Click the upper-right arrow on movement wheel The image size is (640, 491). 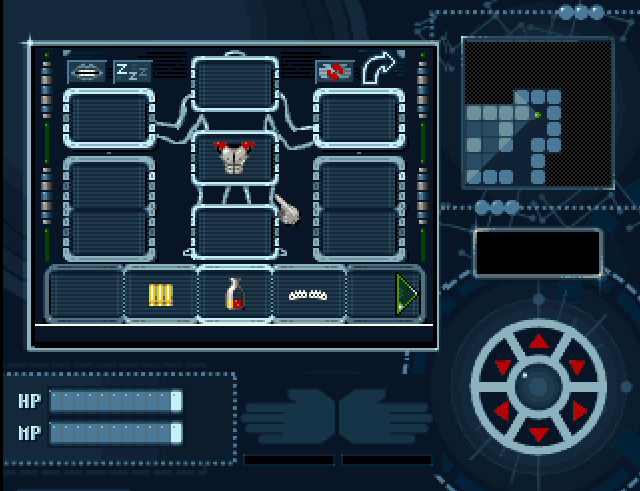576,366
